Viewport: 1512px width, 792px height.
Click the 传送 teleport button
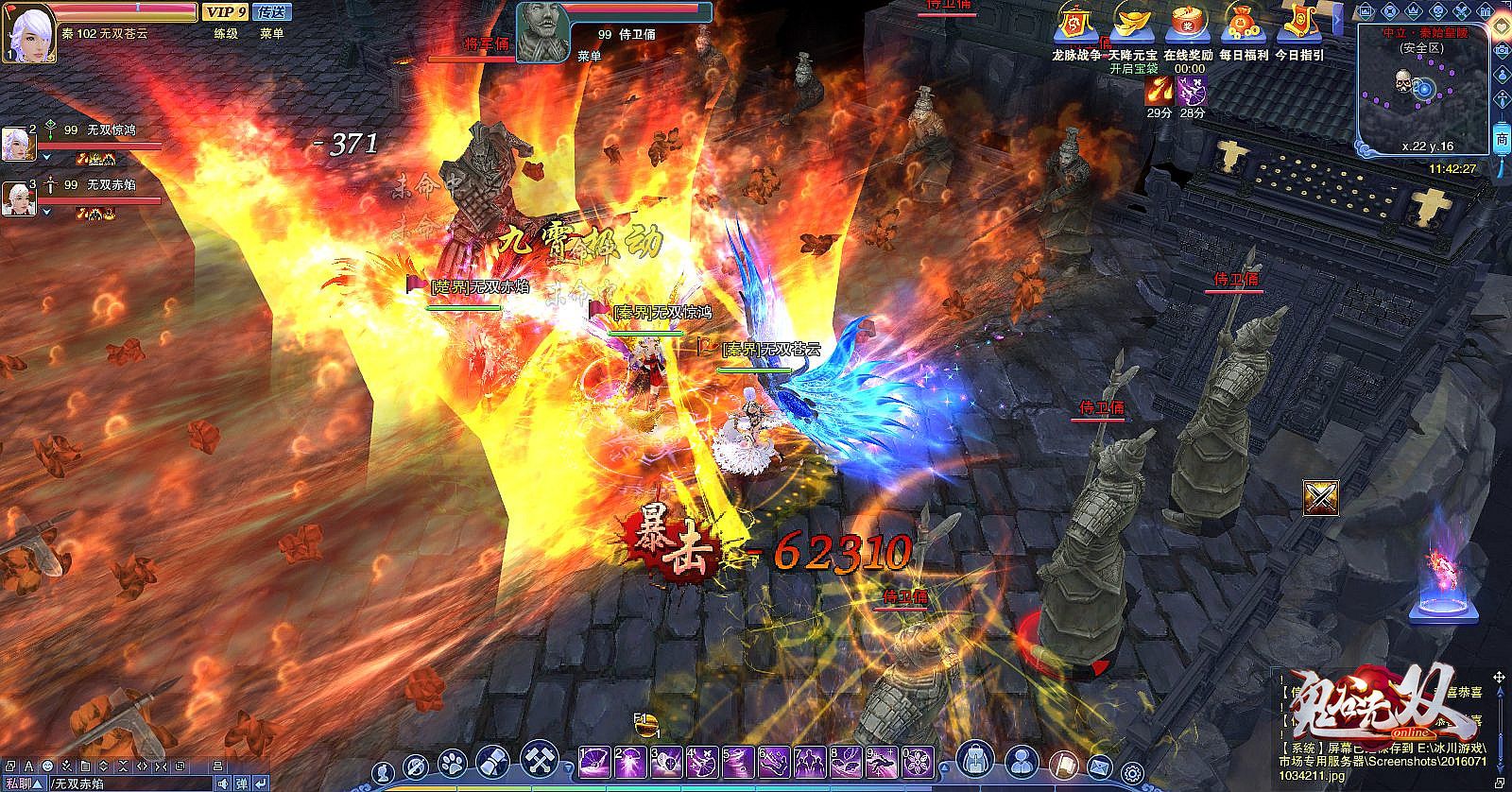coord(272,11)
